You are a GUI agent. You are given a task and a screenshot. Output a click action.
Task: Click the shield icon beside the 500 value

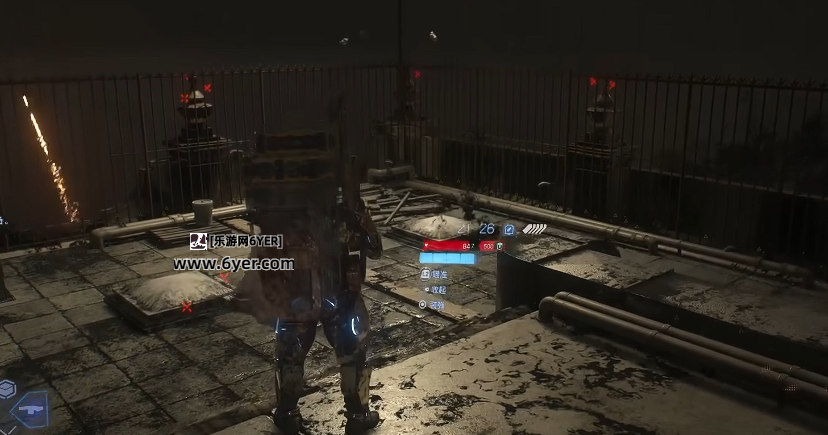500,246
